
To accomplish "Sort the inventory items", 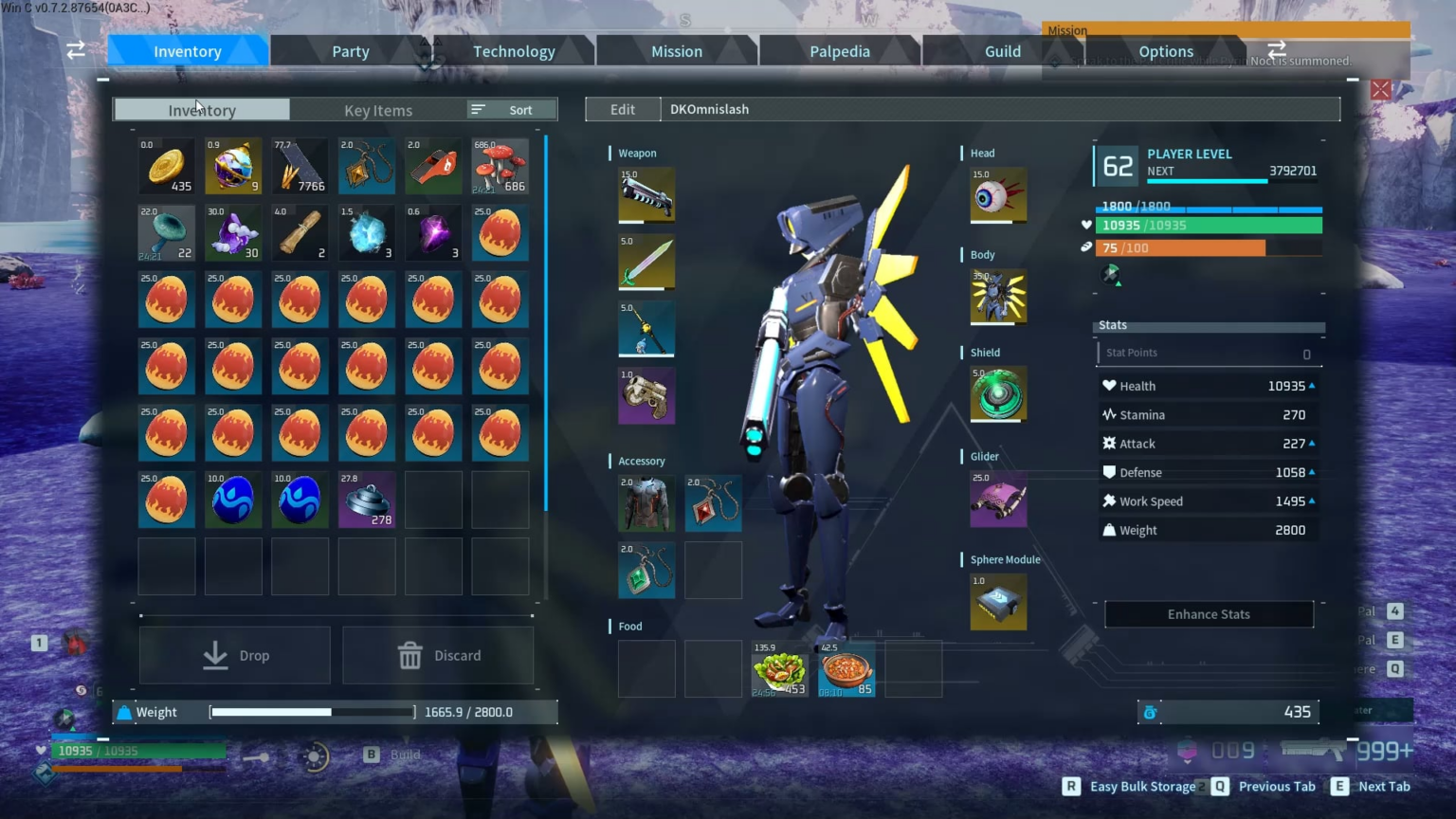I will pyautogui.click(x=512, y=110).
